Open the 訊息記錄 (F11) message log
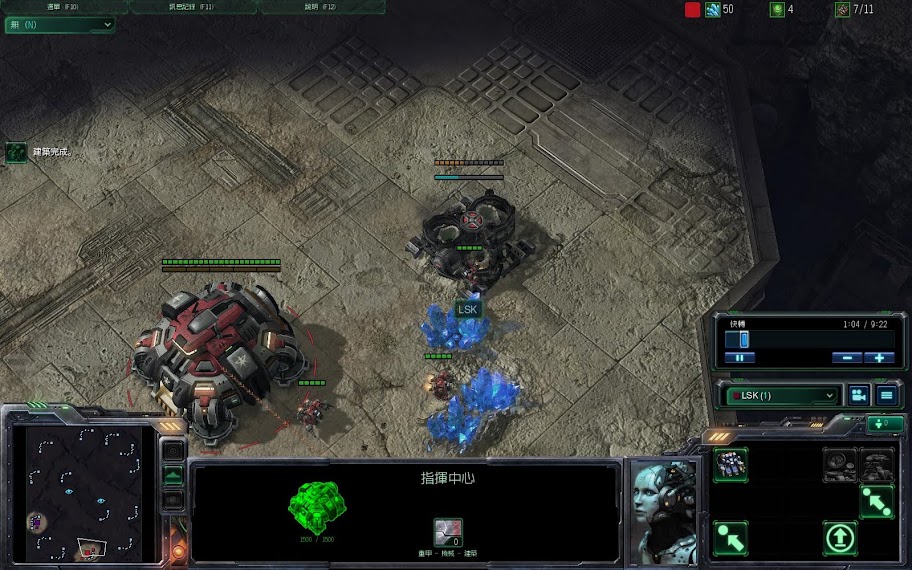The image size is (912, 570). click(192, 7)
